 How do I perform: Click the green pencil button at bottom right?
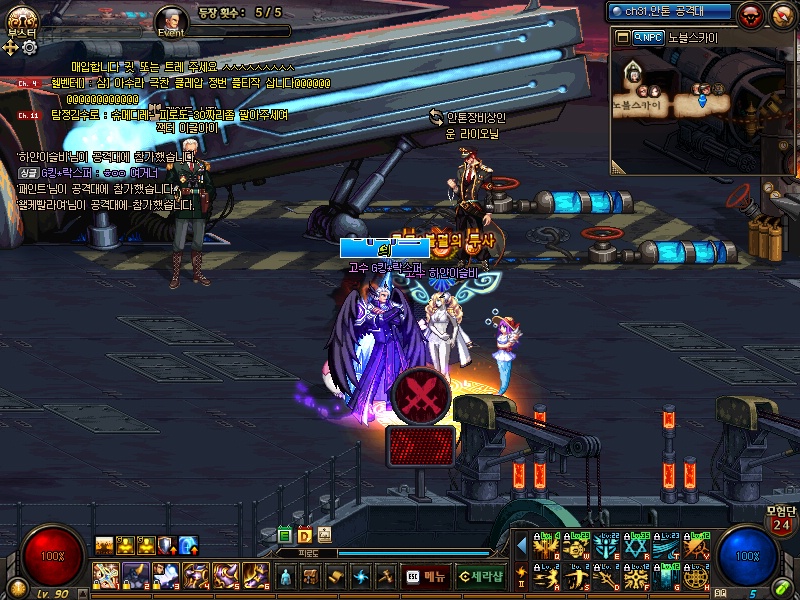[780, 587]
